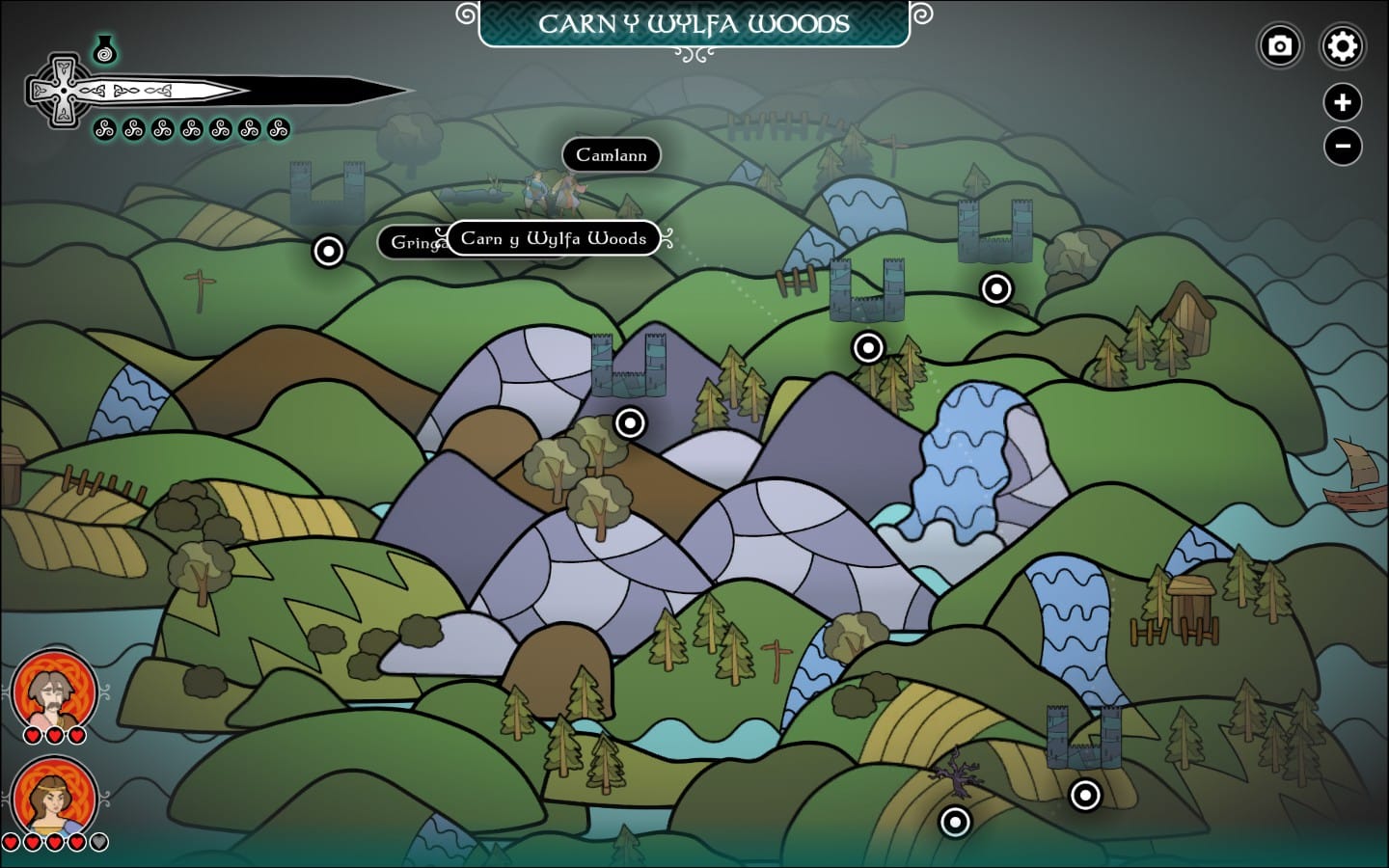This screenshot has width=1389, height=868.
Task: Select the bottom-right marker near the castle
Action: click(1084, 794)
